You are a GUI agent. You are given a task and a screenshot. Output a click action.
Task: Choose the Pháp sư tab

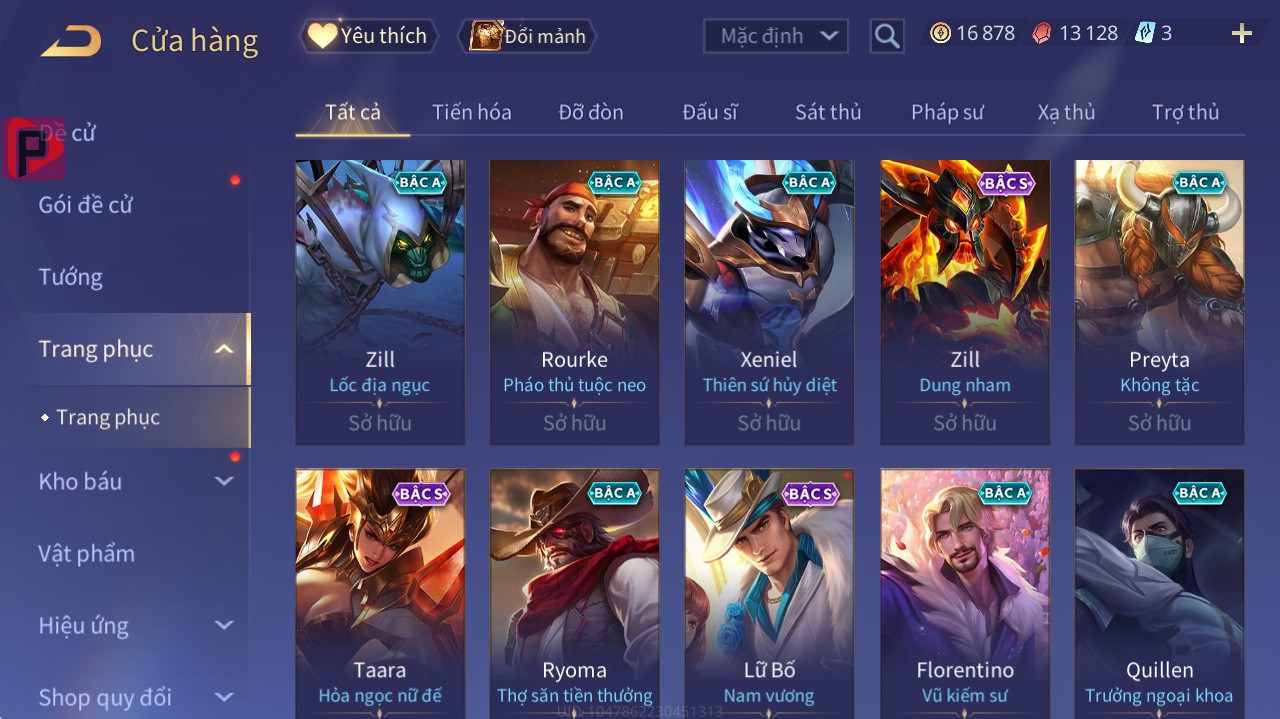[x=946, y=112]
